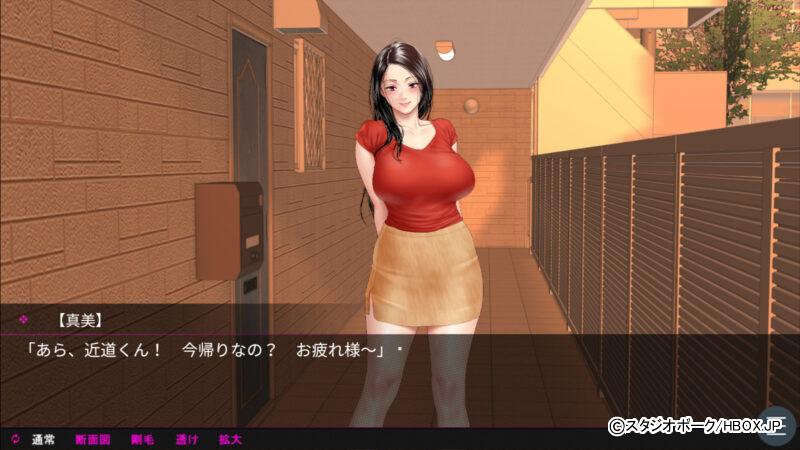
Task: Activate the 拡大 (zoom) option
Action: (x=230, y=439)
